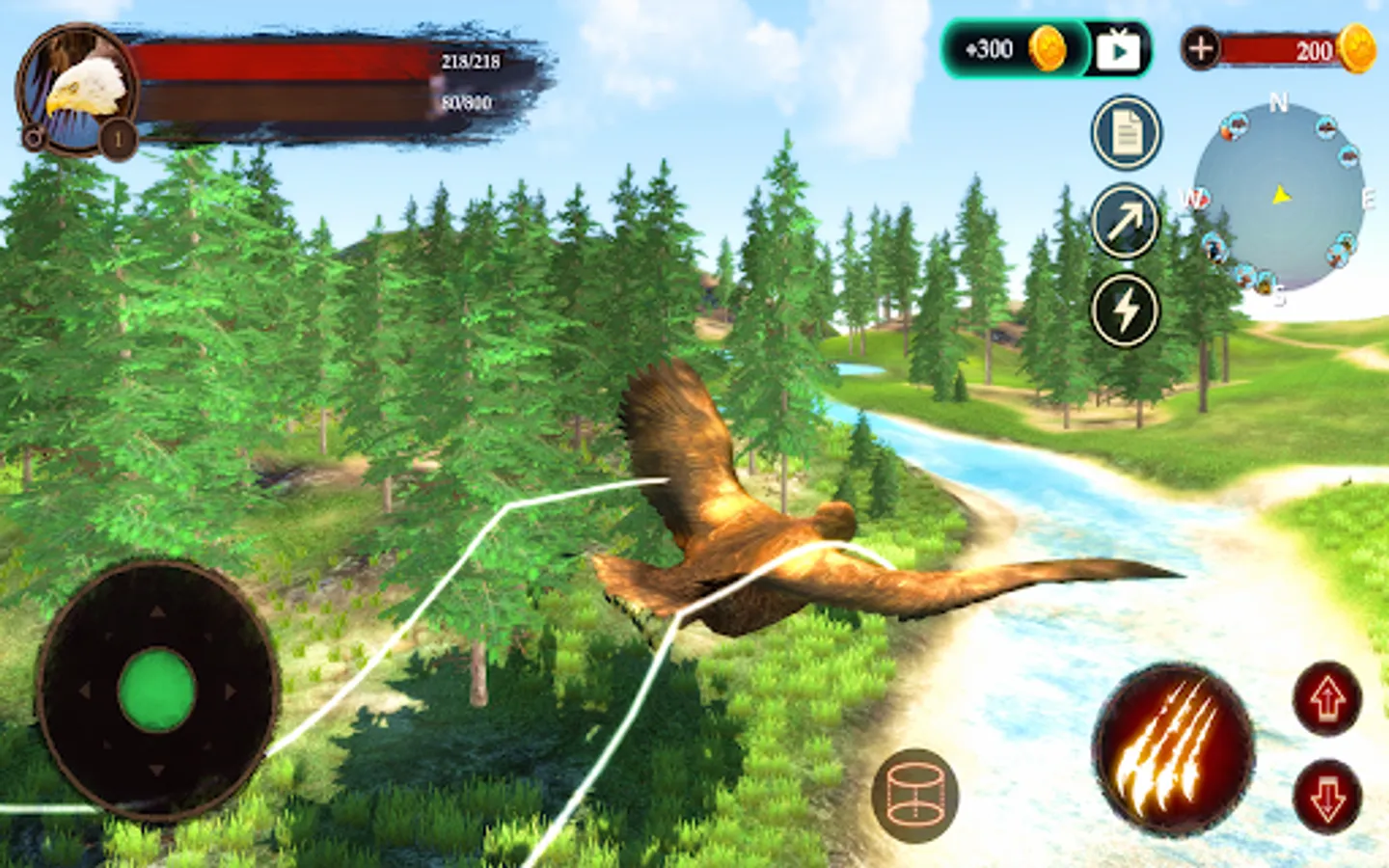Activate the diagonal arrow button
Screen dimensions: 1389x868
(1125, 221)
